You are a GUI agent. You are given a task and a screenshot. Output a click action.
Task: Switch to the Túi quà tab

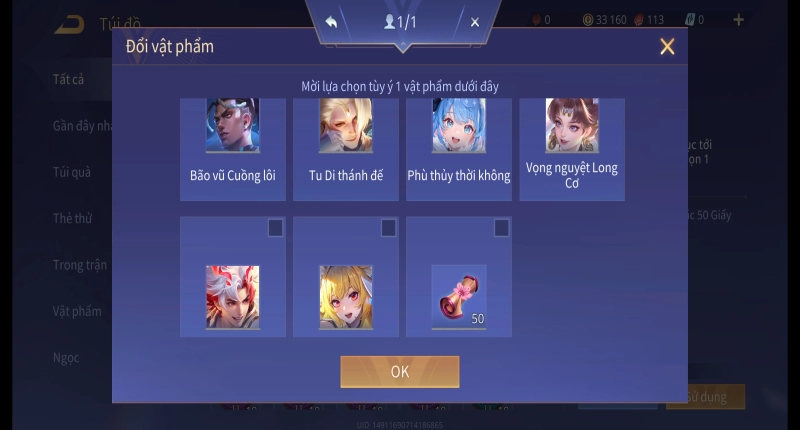[x=72, y=172]
